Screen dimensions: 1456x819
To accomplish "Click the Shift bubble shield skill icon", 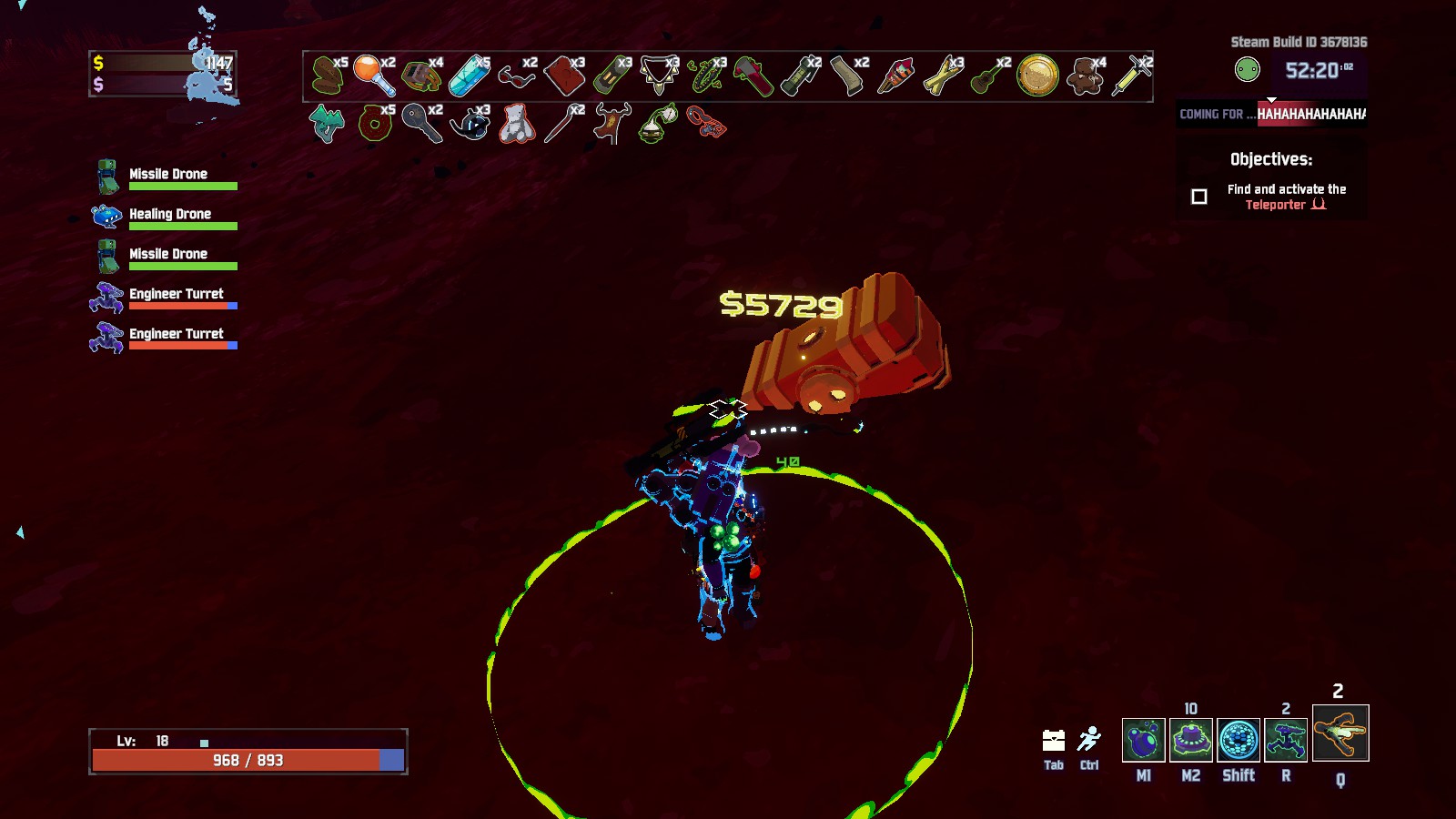I will click(x=1239, y=740).
